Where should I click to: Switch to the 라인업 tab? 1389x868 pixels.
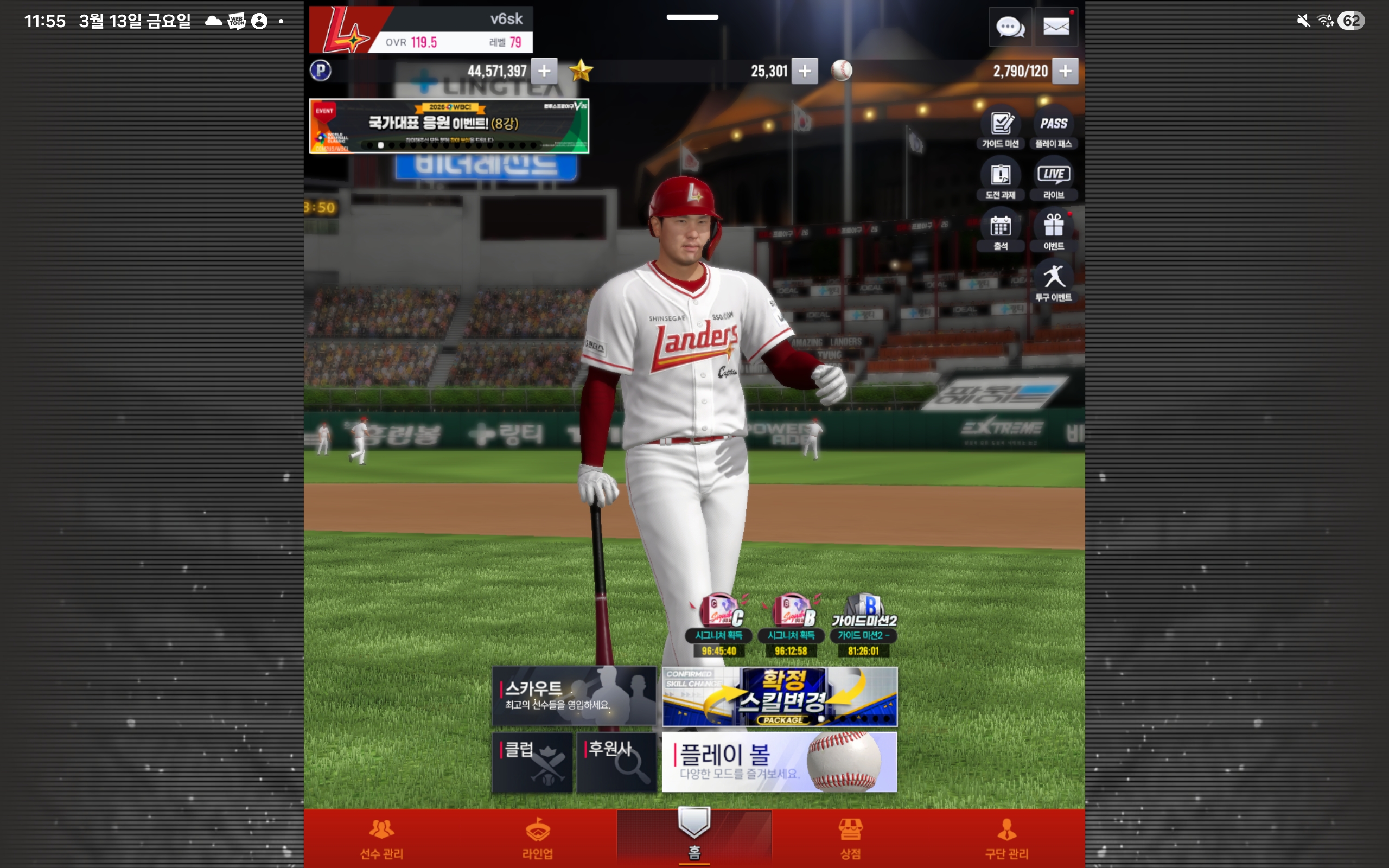pos(538,838)
